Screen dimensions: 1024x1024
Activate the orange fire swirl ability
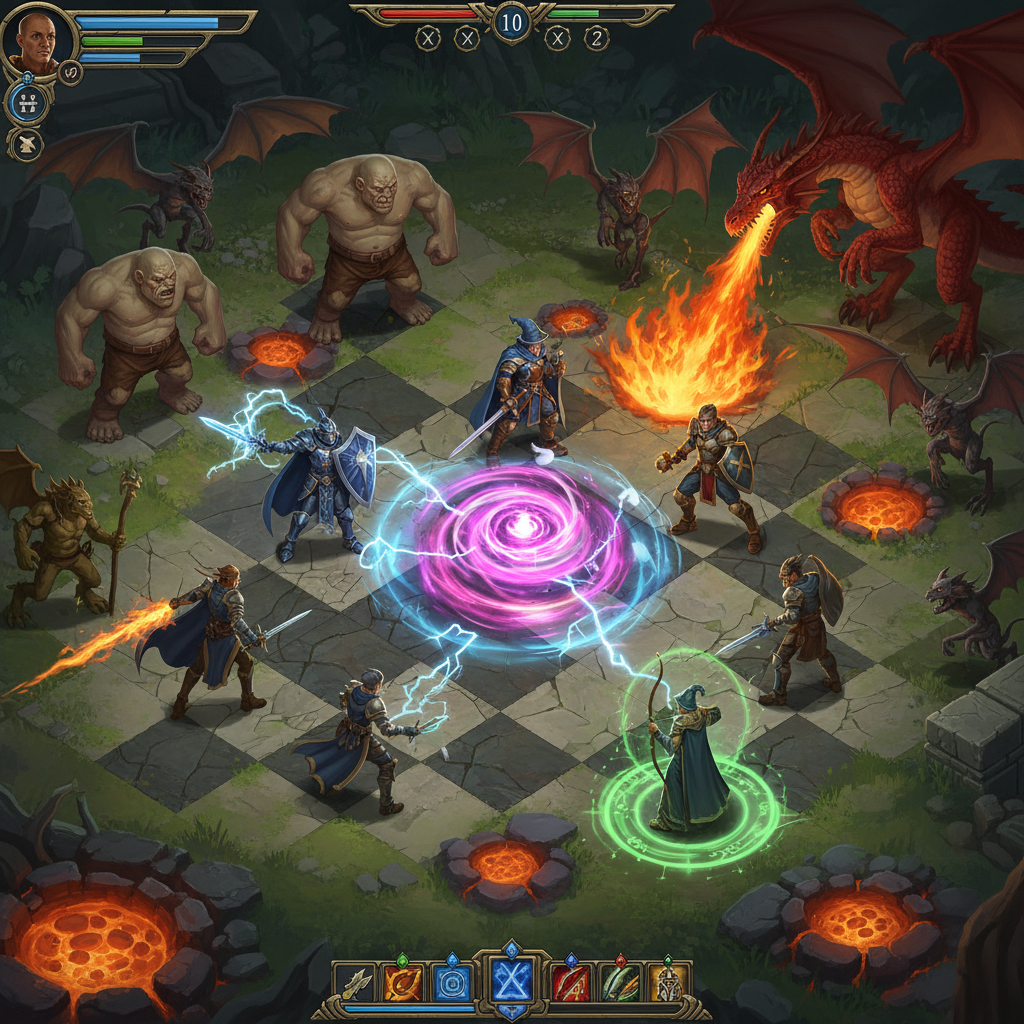point(401,984)
